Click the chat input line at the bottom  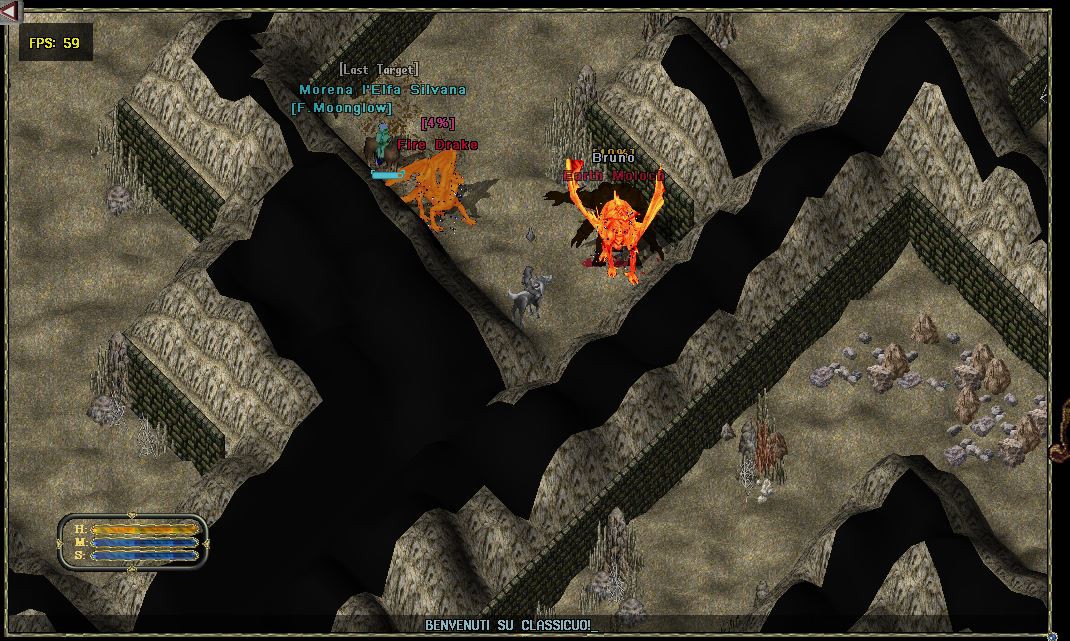tap(520, 625)
